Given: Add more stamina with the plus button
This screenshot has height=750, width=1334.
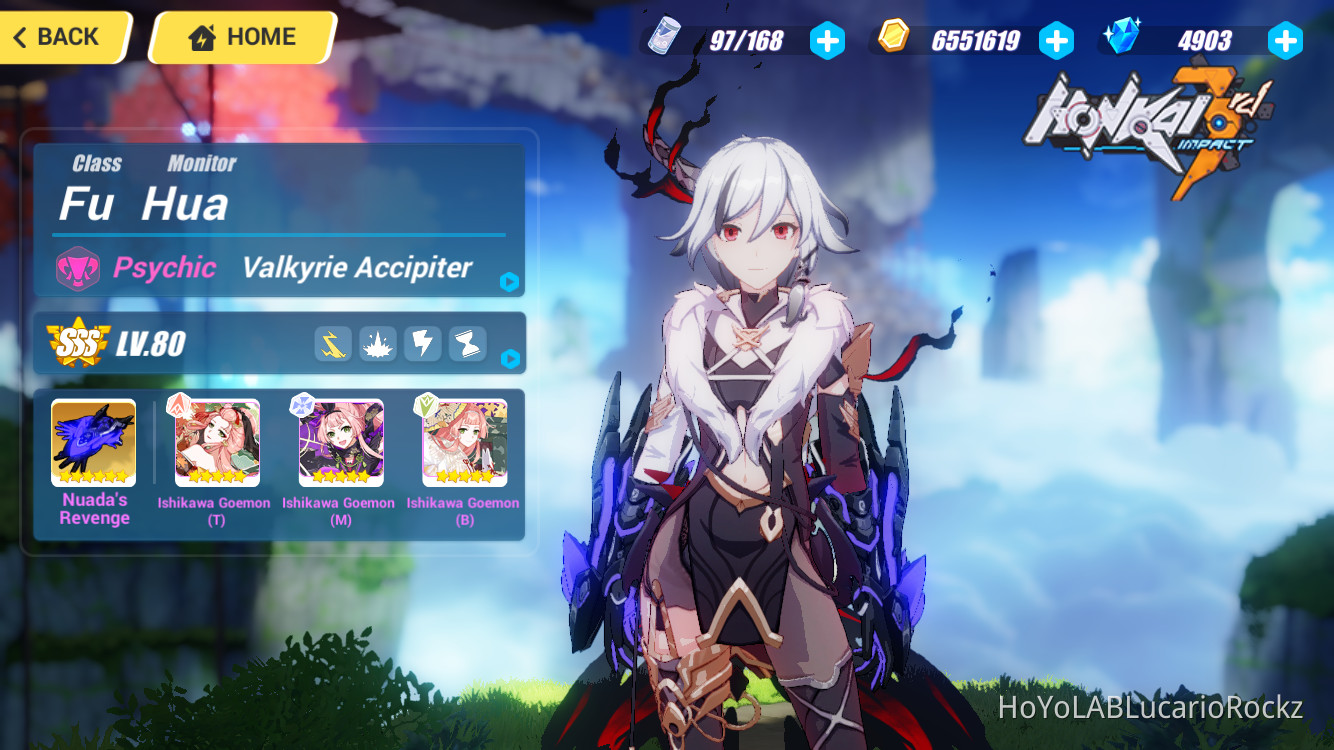Looking at the screenshot, I should tap(828, 40).
